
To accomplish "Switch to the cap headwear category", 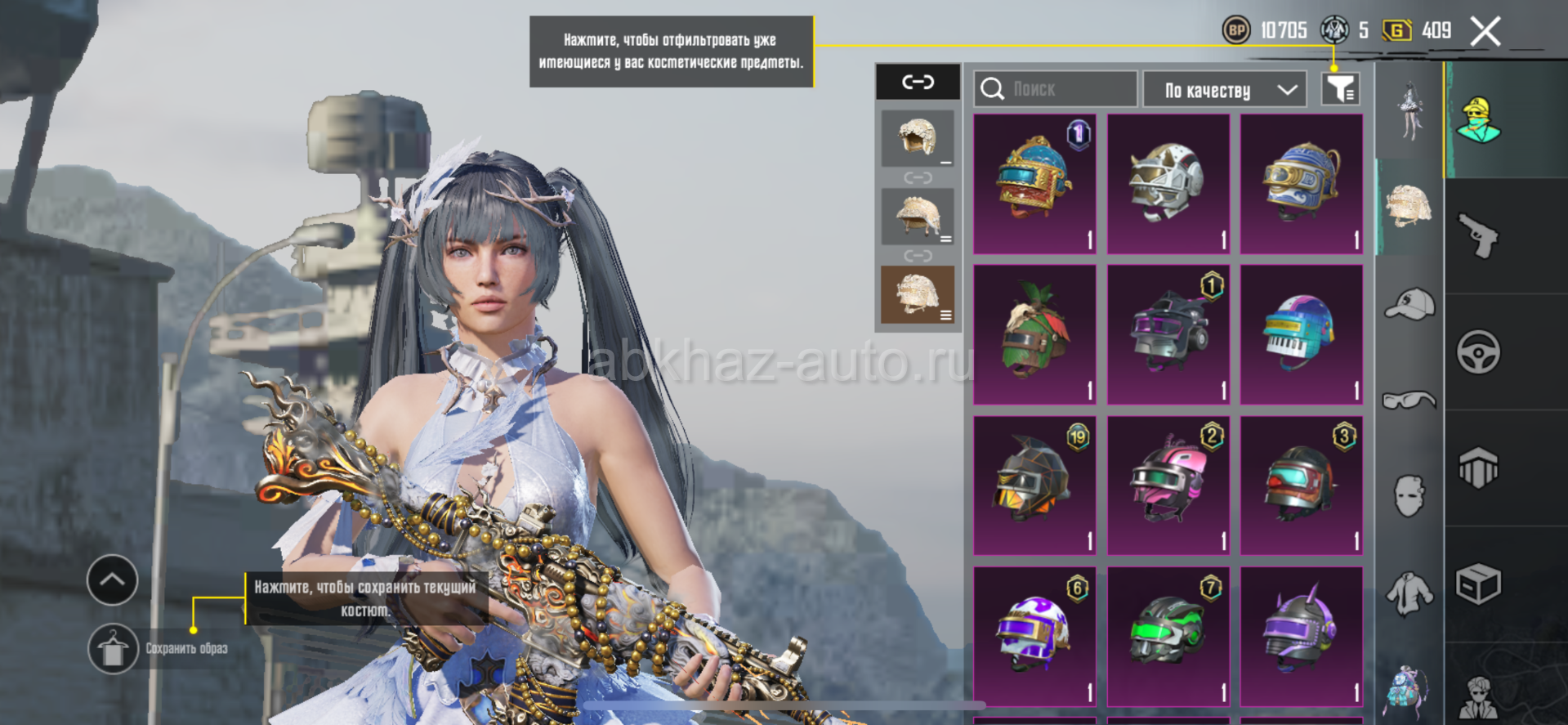I will (1410, 304).
